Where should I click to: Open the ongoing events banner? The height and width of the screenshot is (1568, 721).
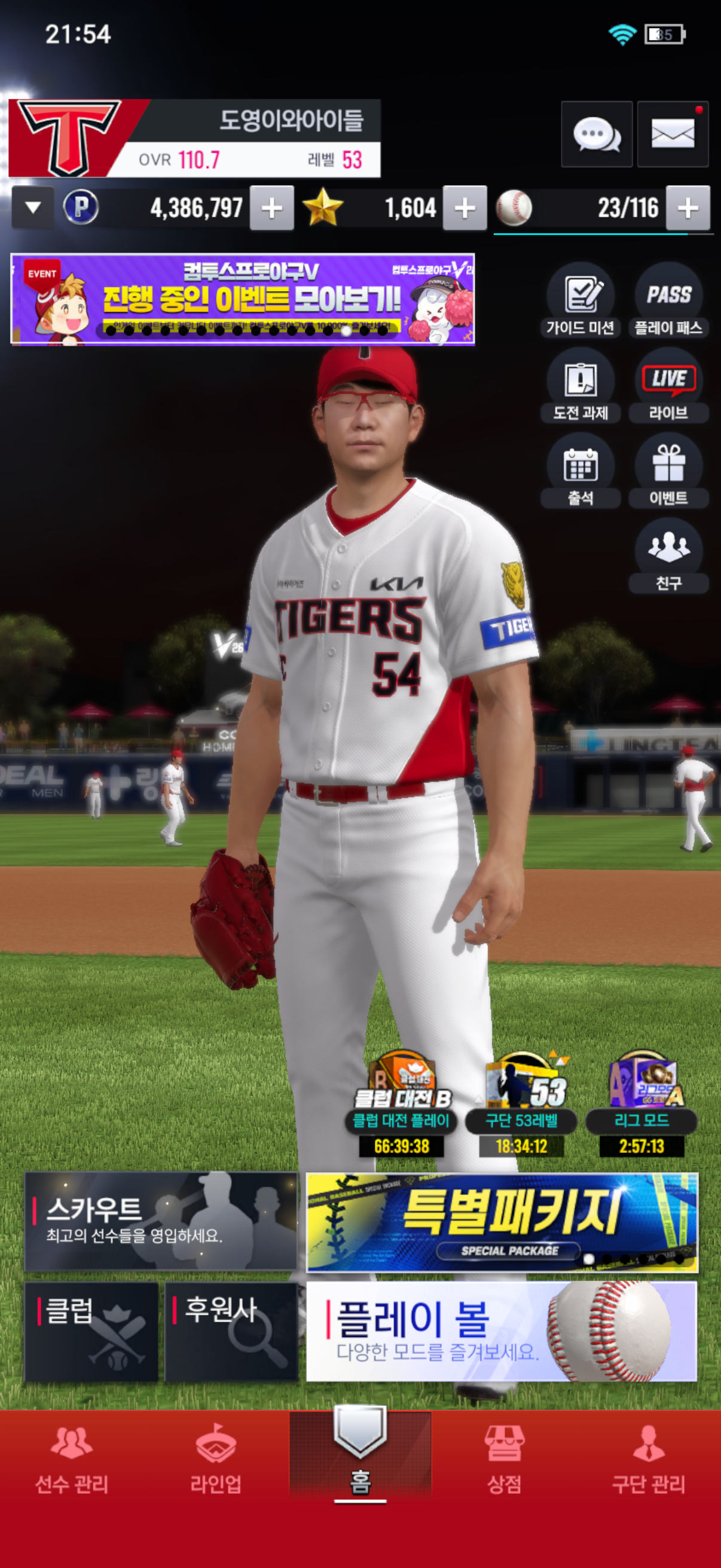242,299
